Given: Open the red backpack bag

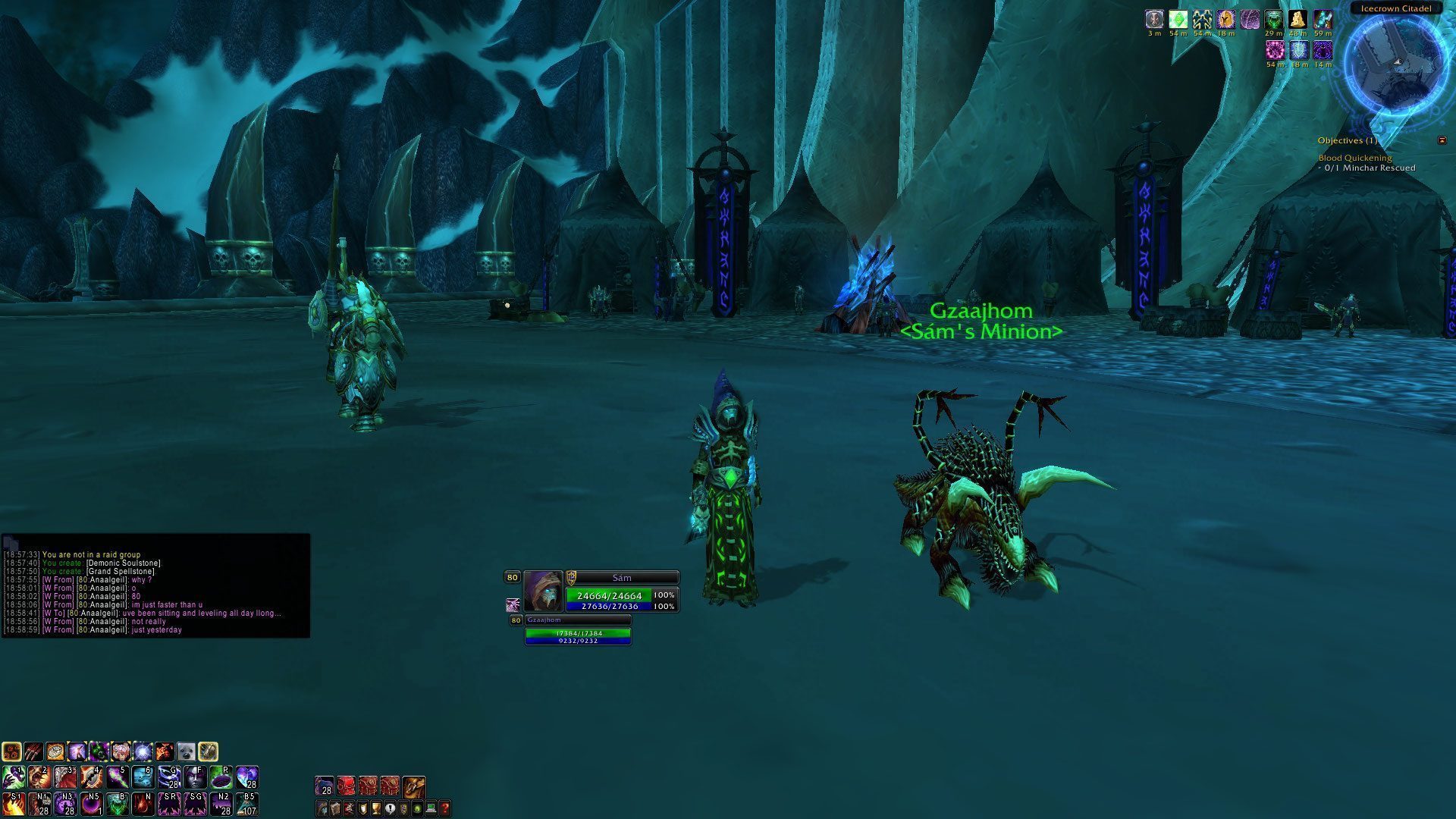Looking at the screenshot, I should (346, 787).
